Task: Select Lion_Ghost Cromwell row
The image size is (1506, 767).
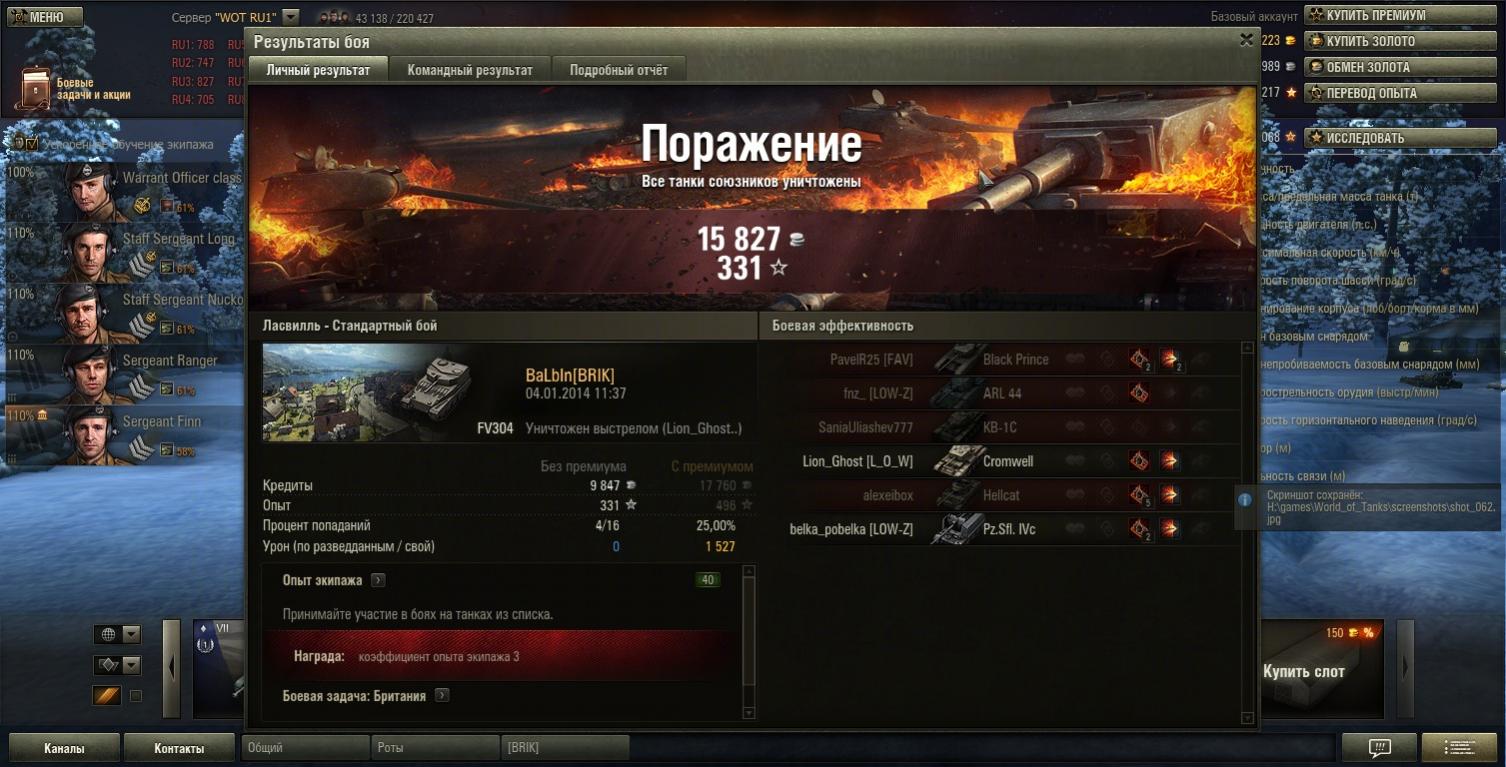Action: [1000, 462]
